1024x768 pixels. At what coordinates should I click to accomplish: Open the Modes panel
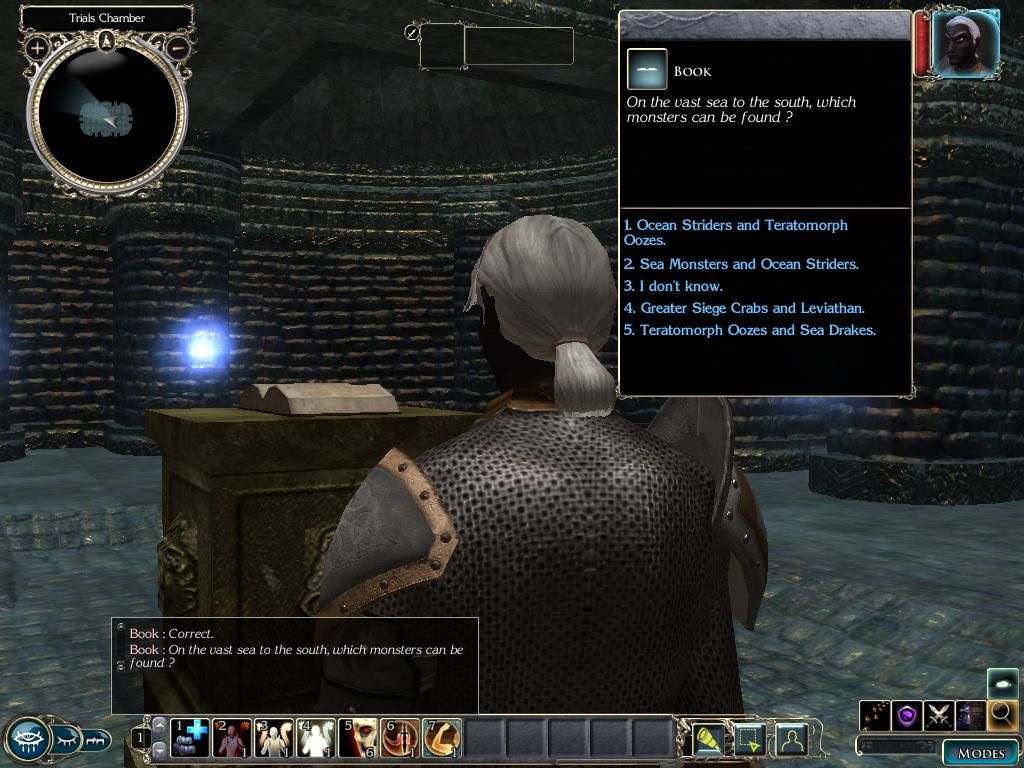click(980, 753)
